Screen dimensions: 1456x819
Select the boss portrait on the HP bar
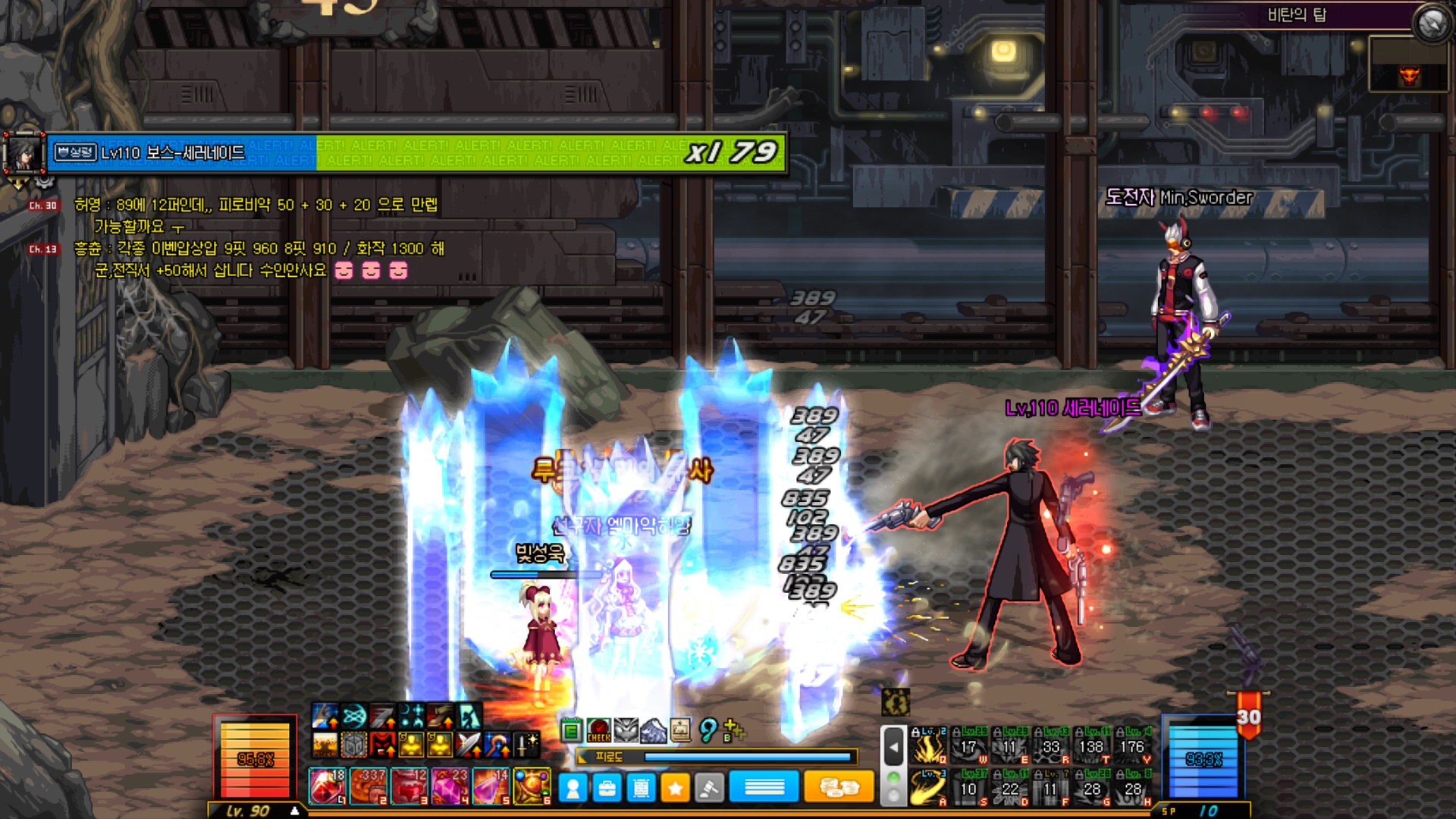[25, 154]
